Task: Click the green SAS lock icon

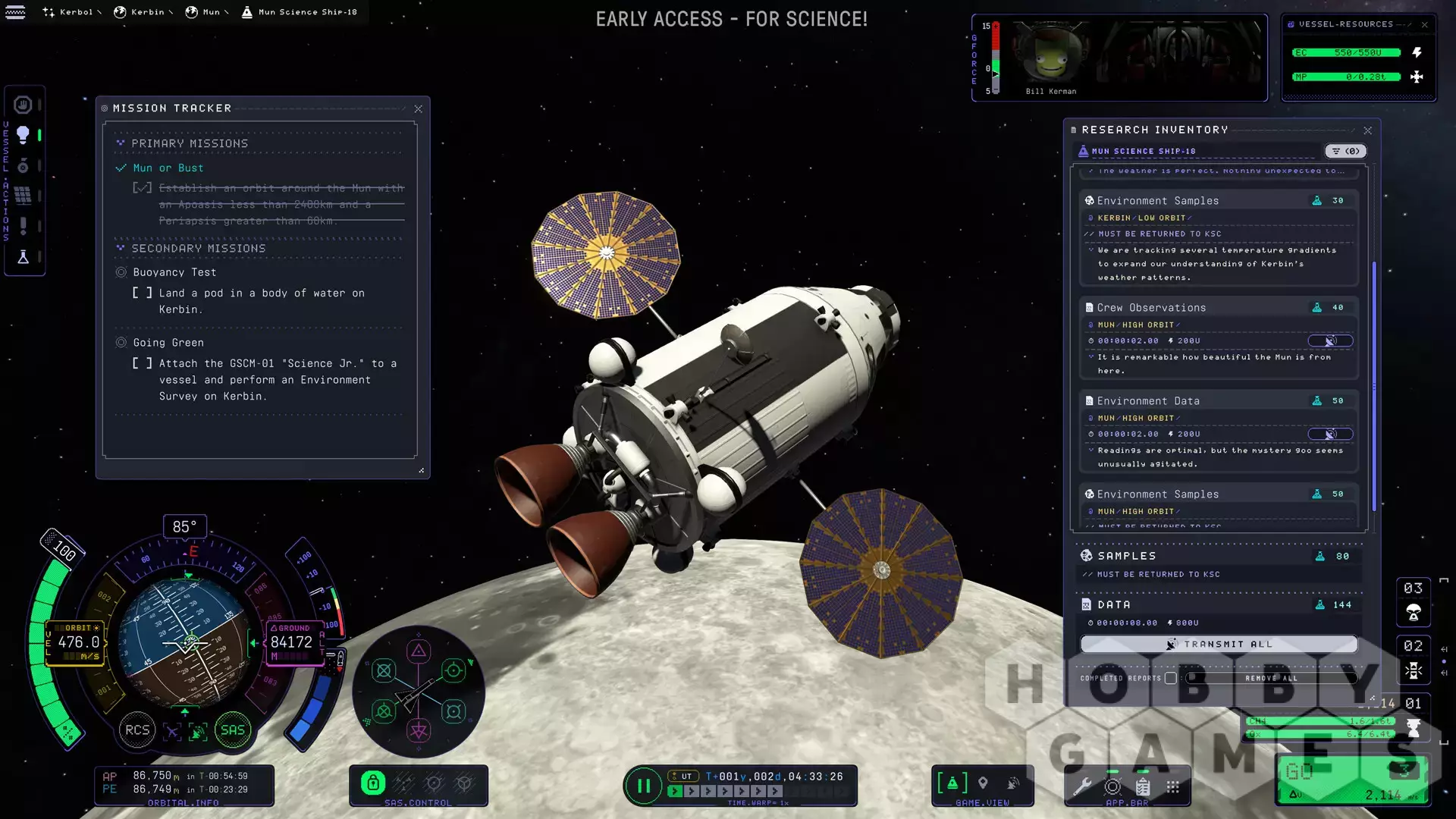Action: click(x=372, y=783)
